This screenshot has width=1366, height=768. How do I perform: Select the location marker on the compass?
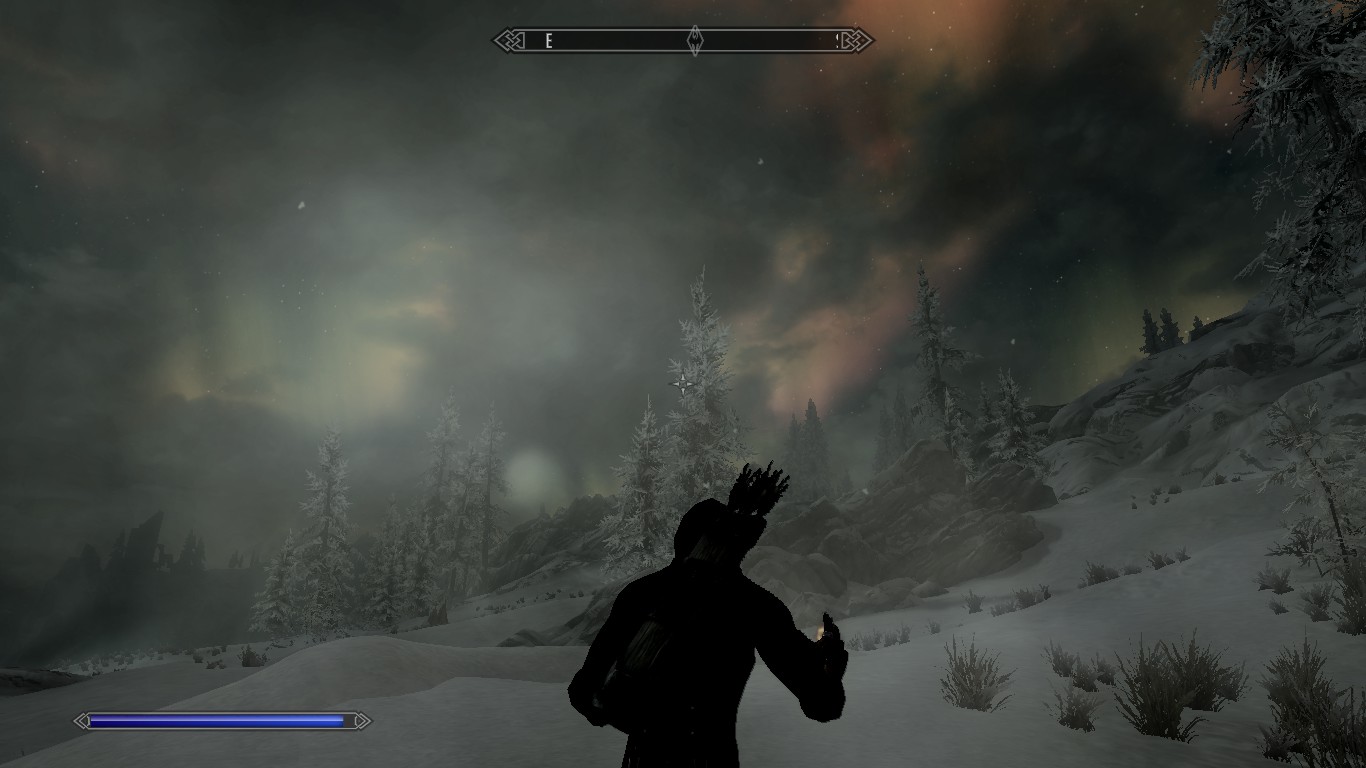(x=695, y=41)
